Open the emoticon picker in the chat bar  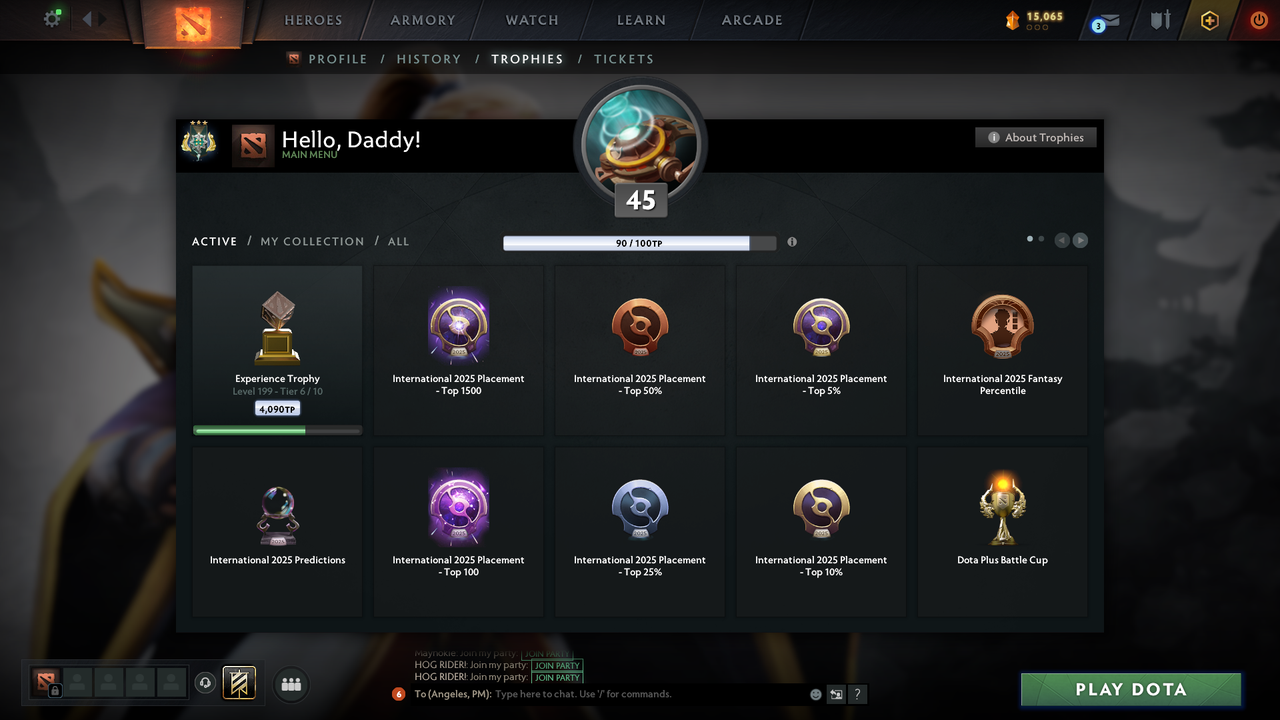(815, 693)
